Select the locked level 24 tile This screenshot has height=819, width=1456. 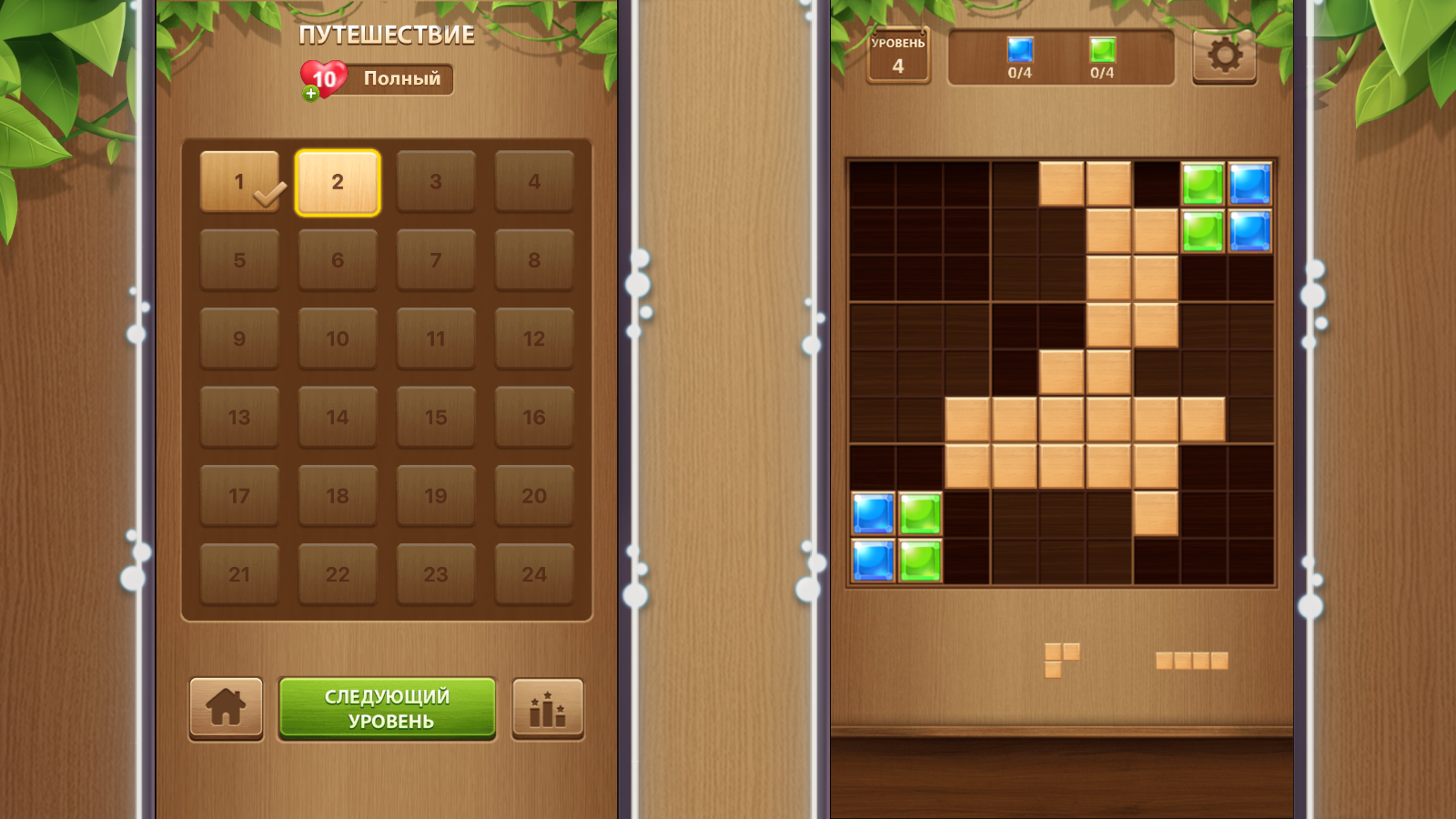[534, 574]
